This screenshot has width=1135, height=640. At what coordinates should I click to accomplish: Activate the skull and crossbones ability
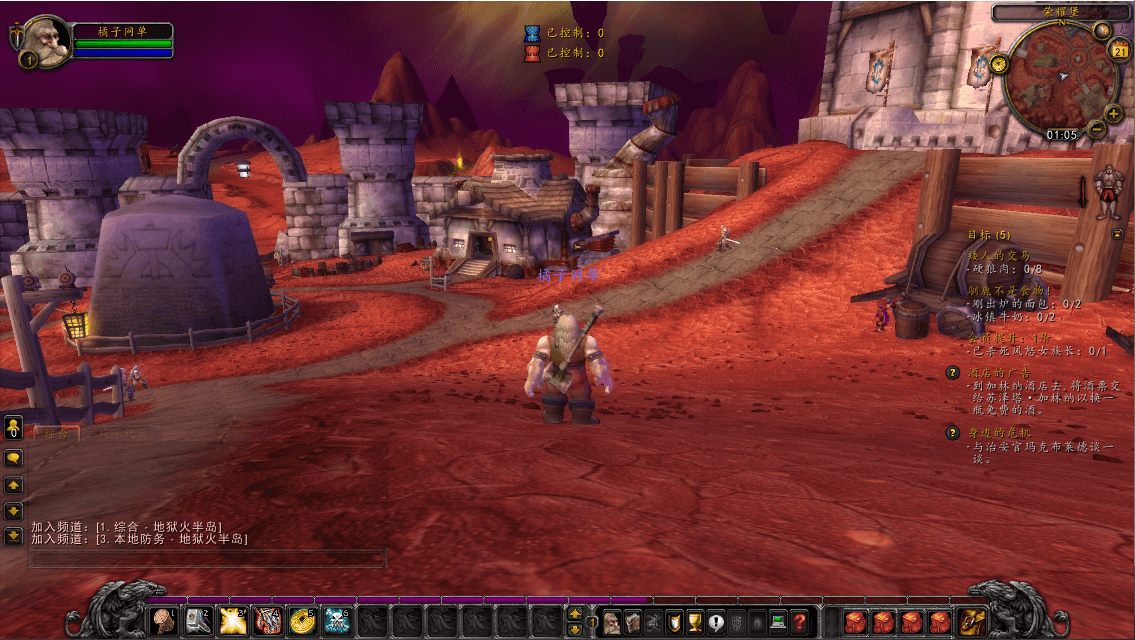pyautogui.click(x=336, y=621)
